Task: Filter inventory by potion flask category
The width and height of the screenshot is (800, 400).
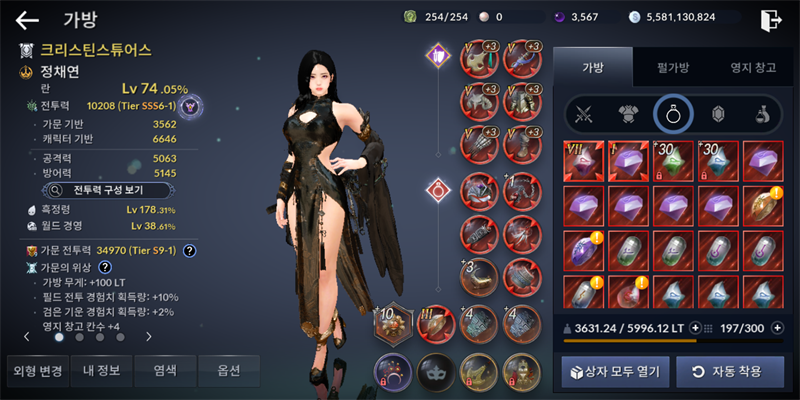Action: pos(762,115)
